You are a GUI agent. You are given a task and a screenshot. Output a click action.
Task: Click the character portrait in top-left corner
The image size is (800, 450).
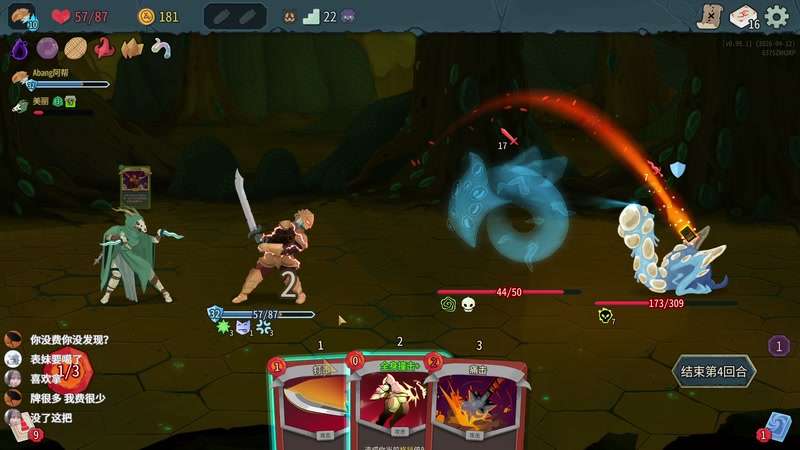pyautogui.click(x=21, y=16)
